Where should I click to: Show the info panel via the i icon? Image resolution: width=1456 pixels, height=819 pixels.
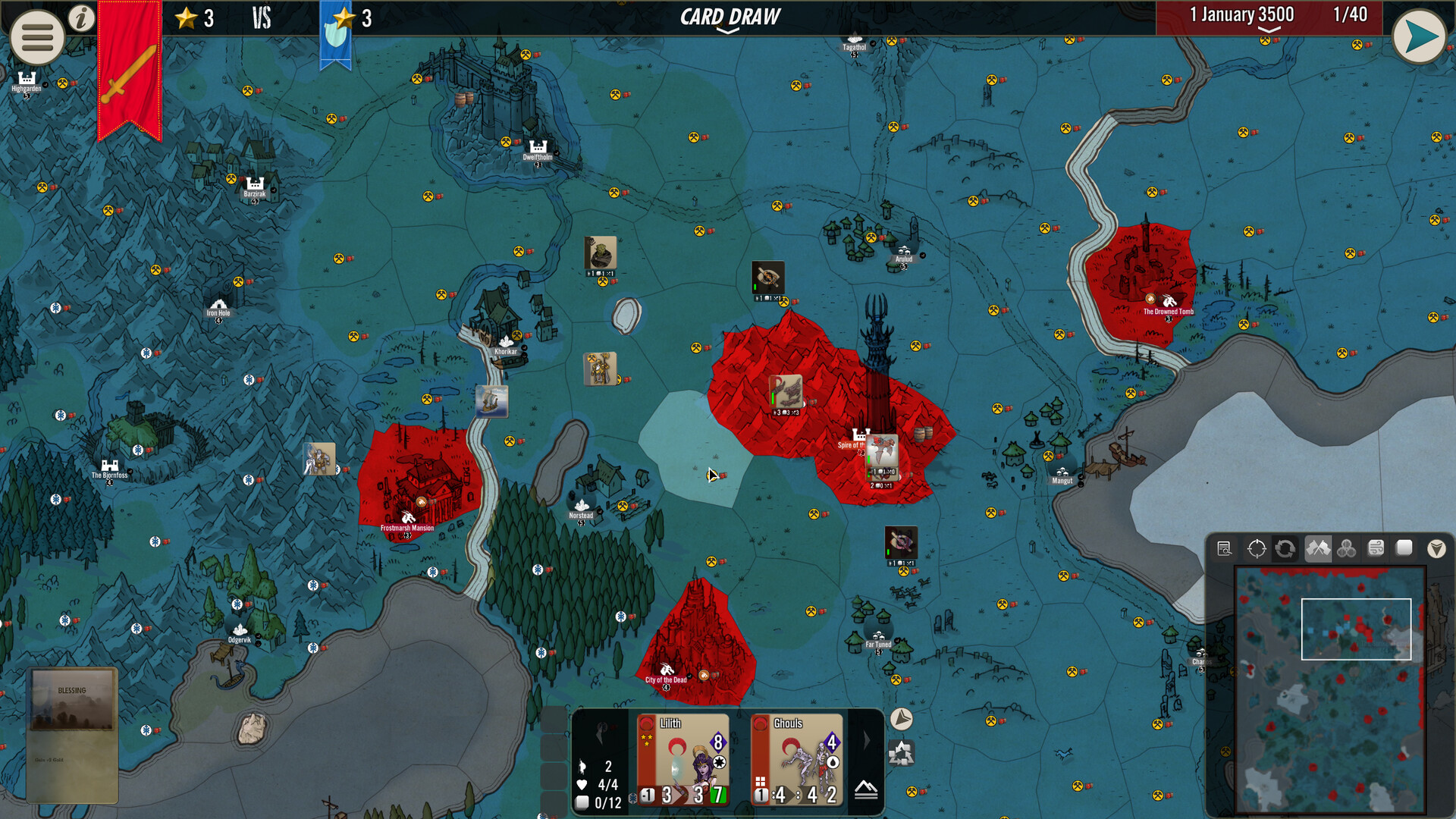[81, 18]
